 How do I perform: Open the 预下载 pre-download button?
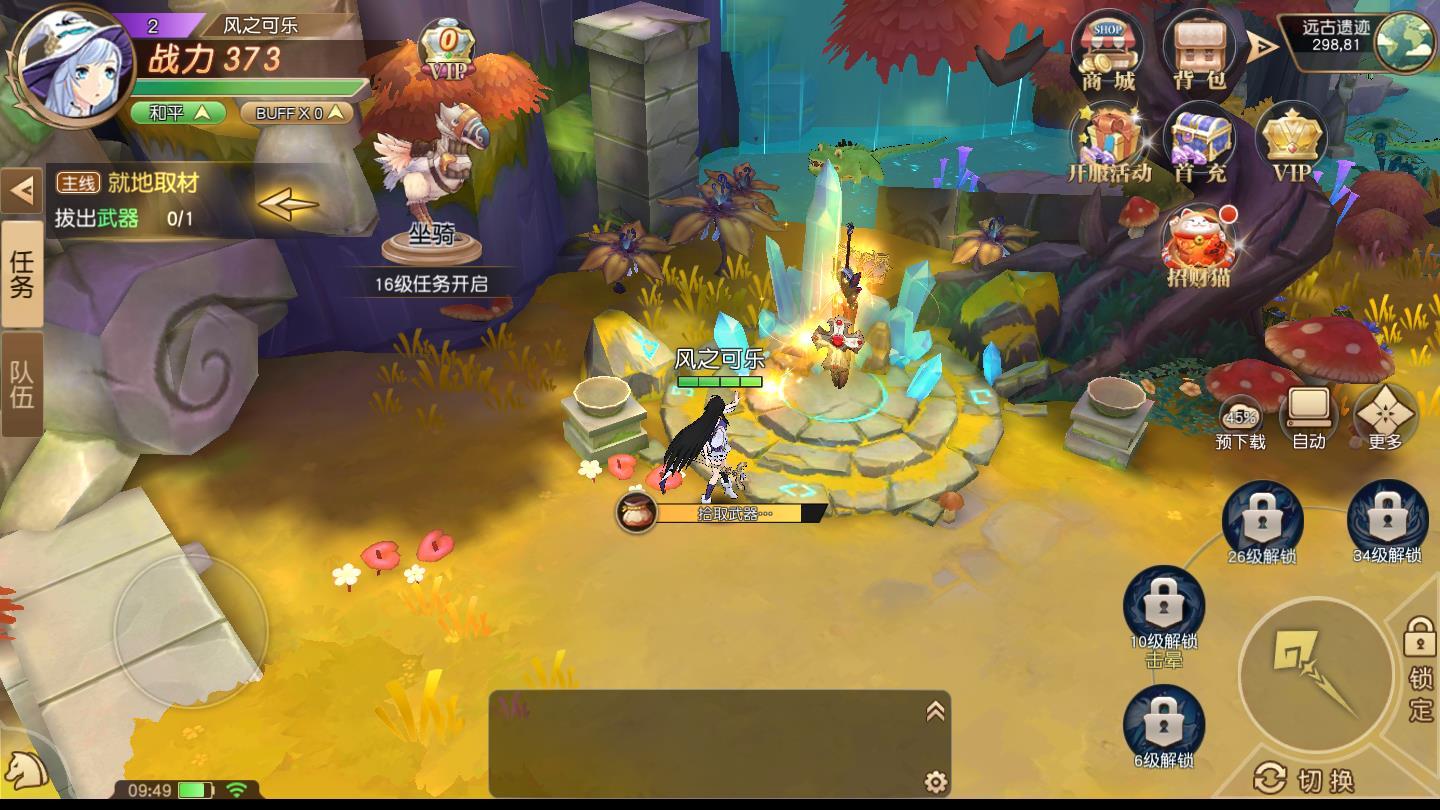1241,422
